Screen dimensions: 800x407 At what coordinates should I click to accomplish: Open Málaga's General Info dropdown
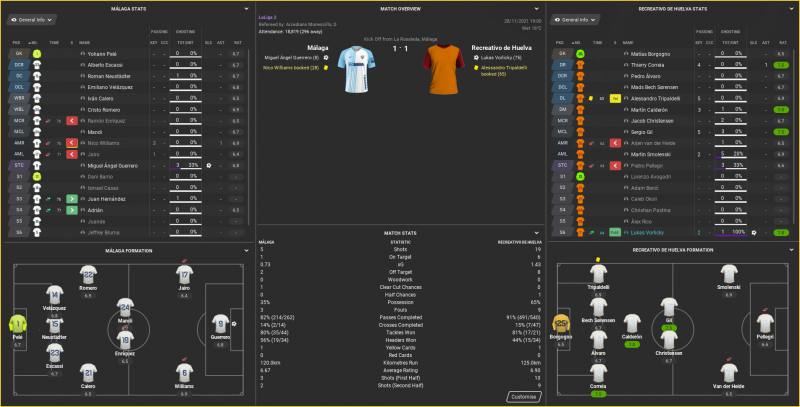[30, 19]
